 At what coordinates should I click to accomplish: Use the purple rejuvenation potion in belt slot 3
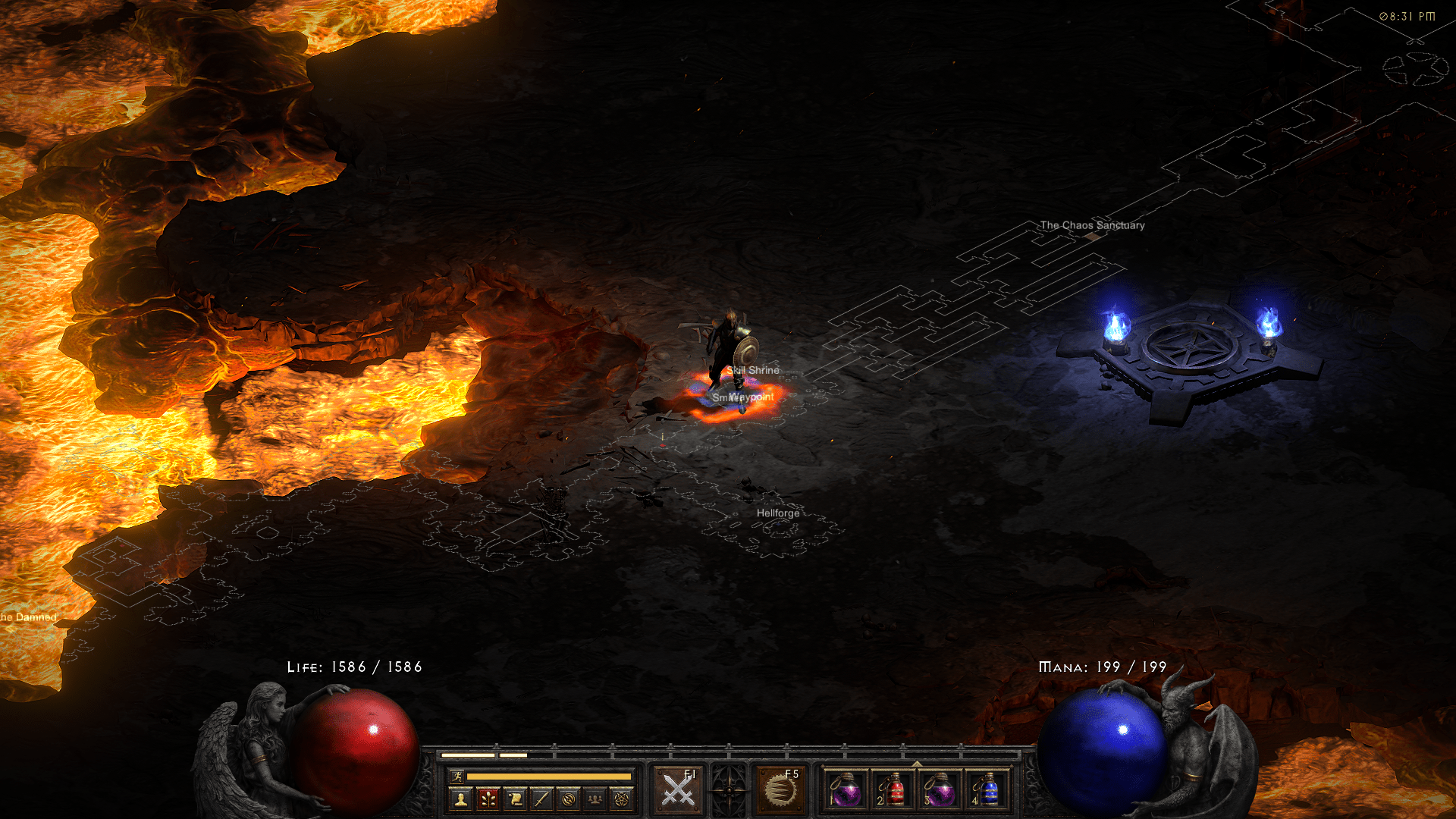tap(940, 791)
